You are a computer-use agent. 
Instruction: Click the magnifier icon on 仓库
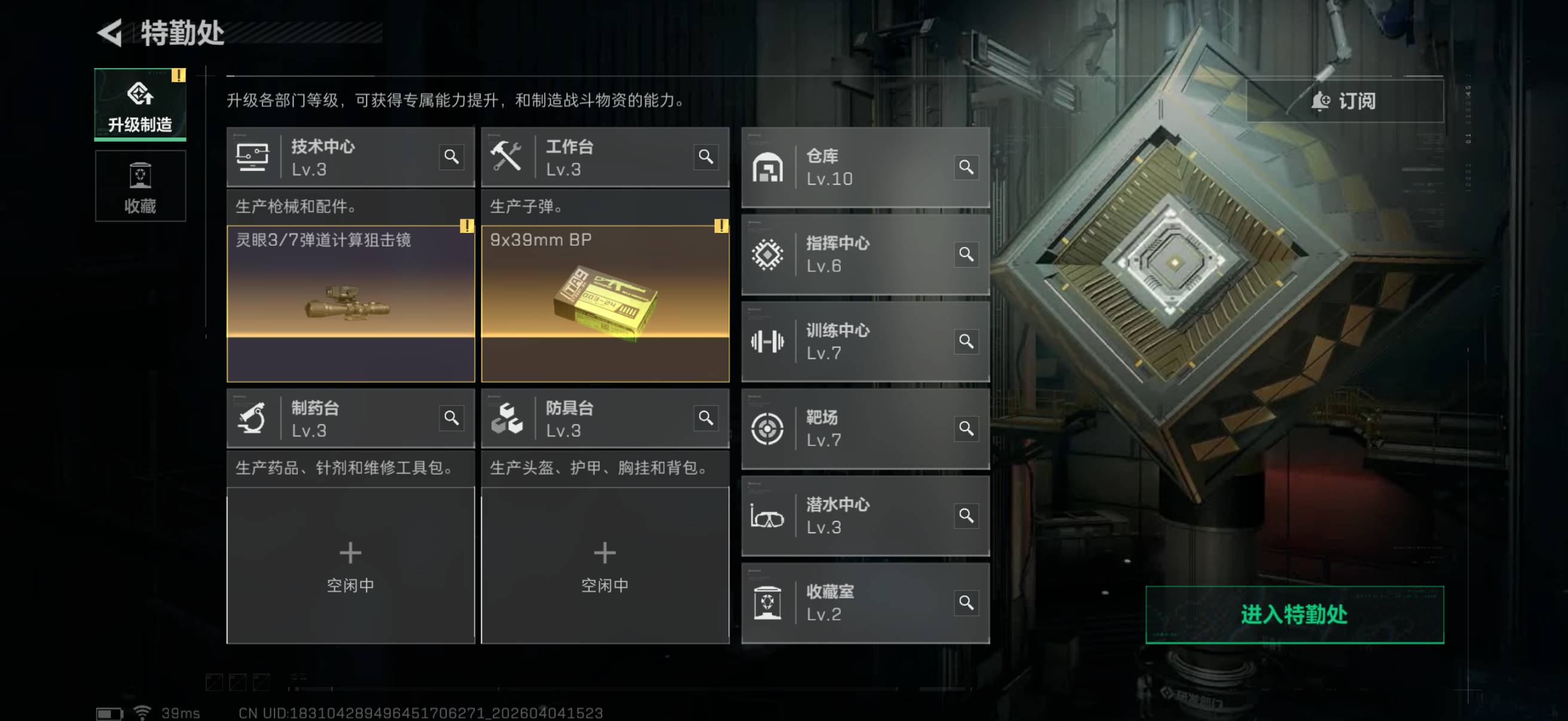click(966, 167)
